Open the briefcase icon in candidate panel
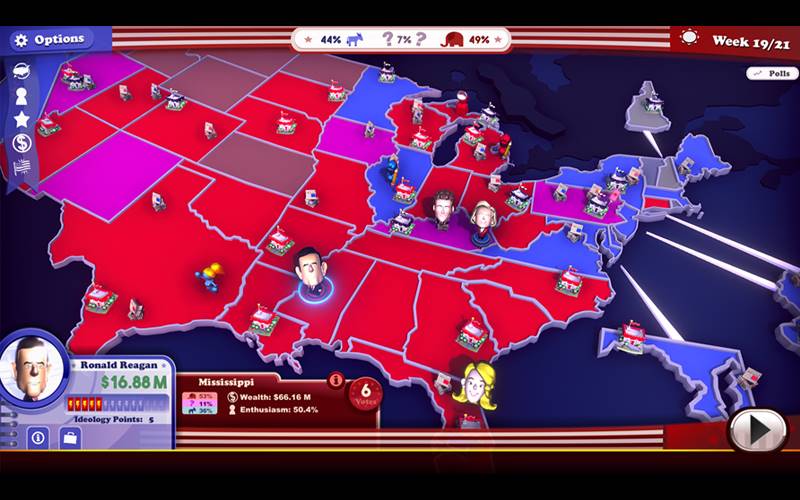Screen dimensions: 800x500 pyautogui.click(x=72, y=437)
